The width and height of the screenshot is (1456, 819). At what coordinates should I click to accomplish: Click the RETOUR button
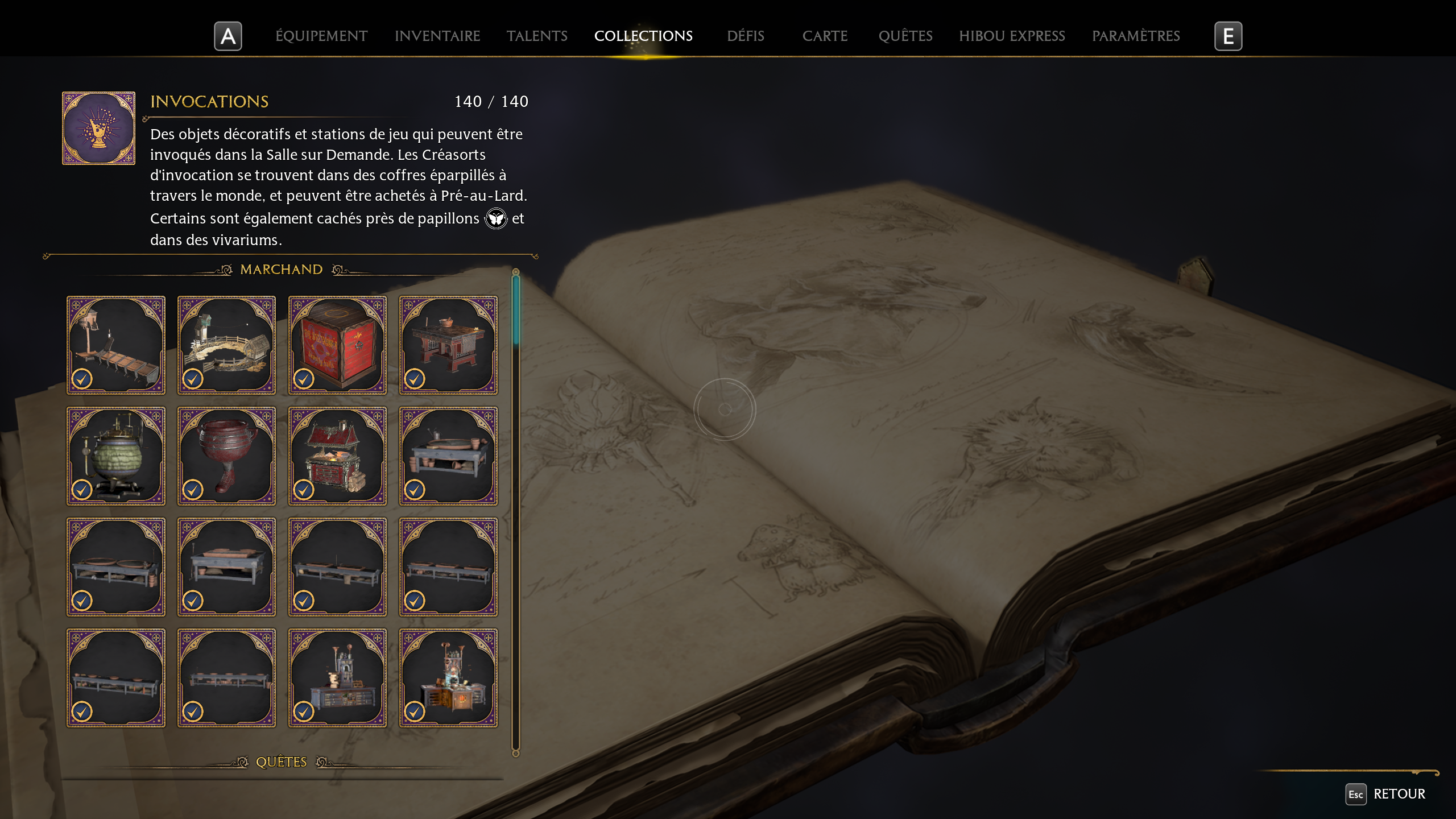(1399, 794)
